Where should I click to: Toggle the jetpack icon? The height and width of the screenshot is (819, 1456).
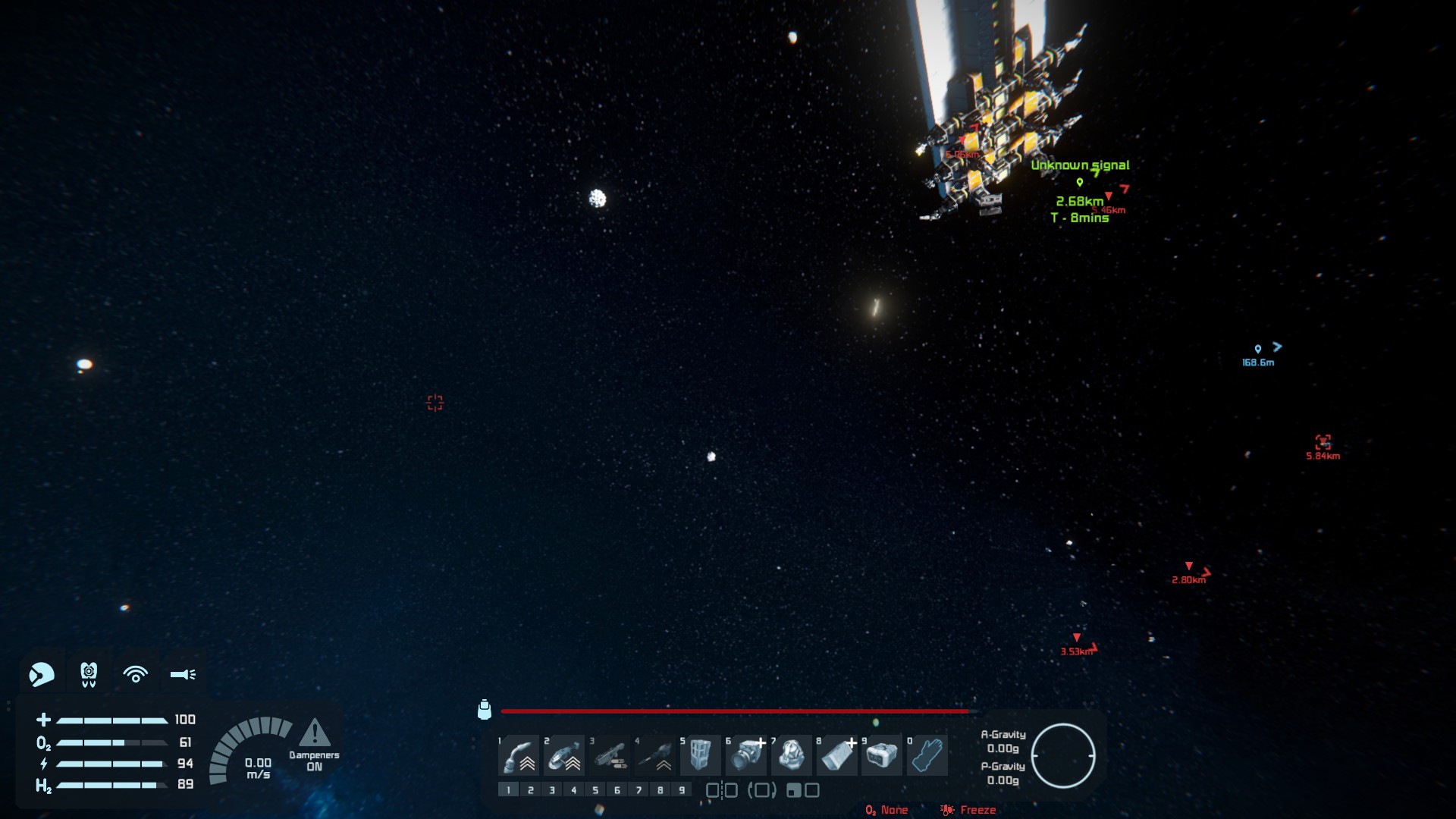point(89,674)
